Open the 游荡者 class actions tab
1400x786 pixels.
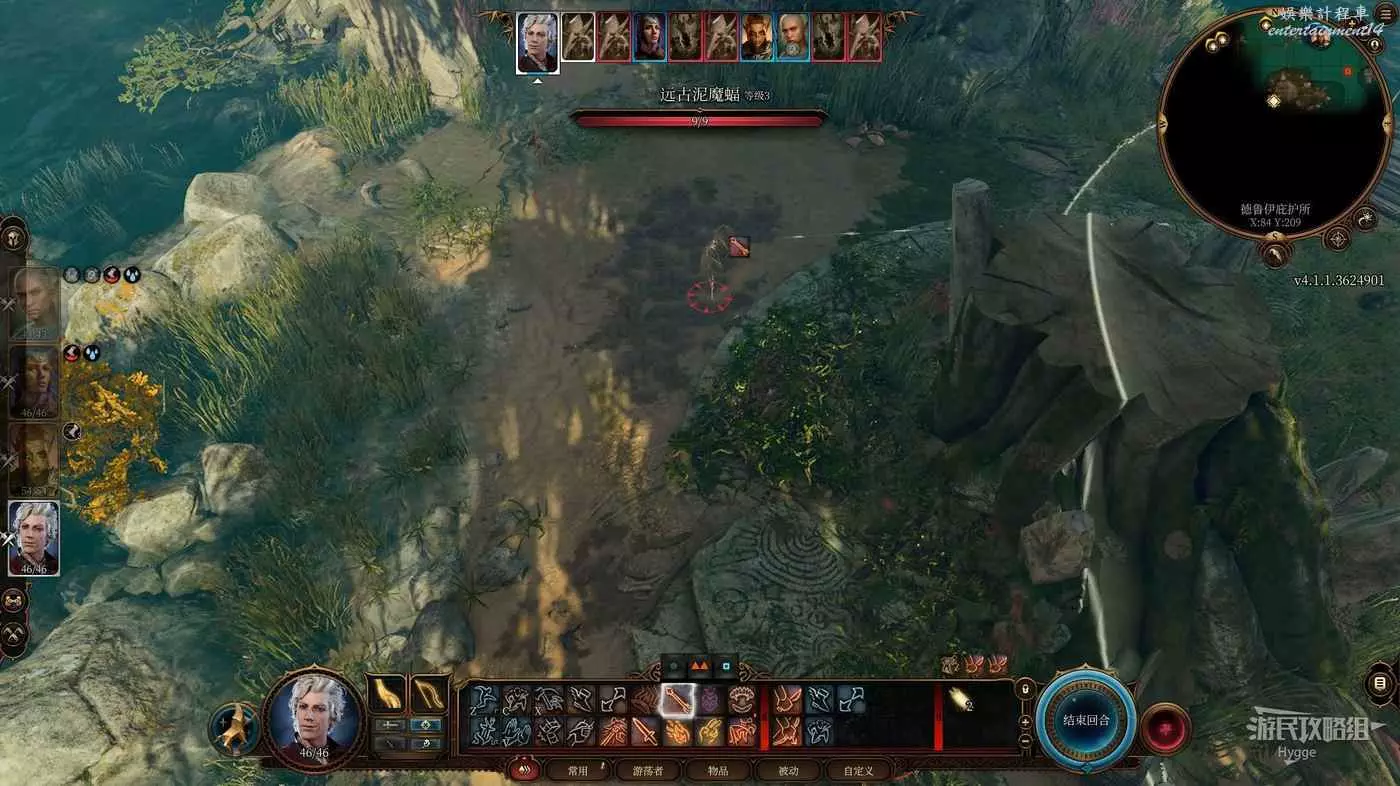click(x=648, y=770)
